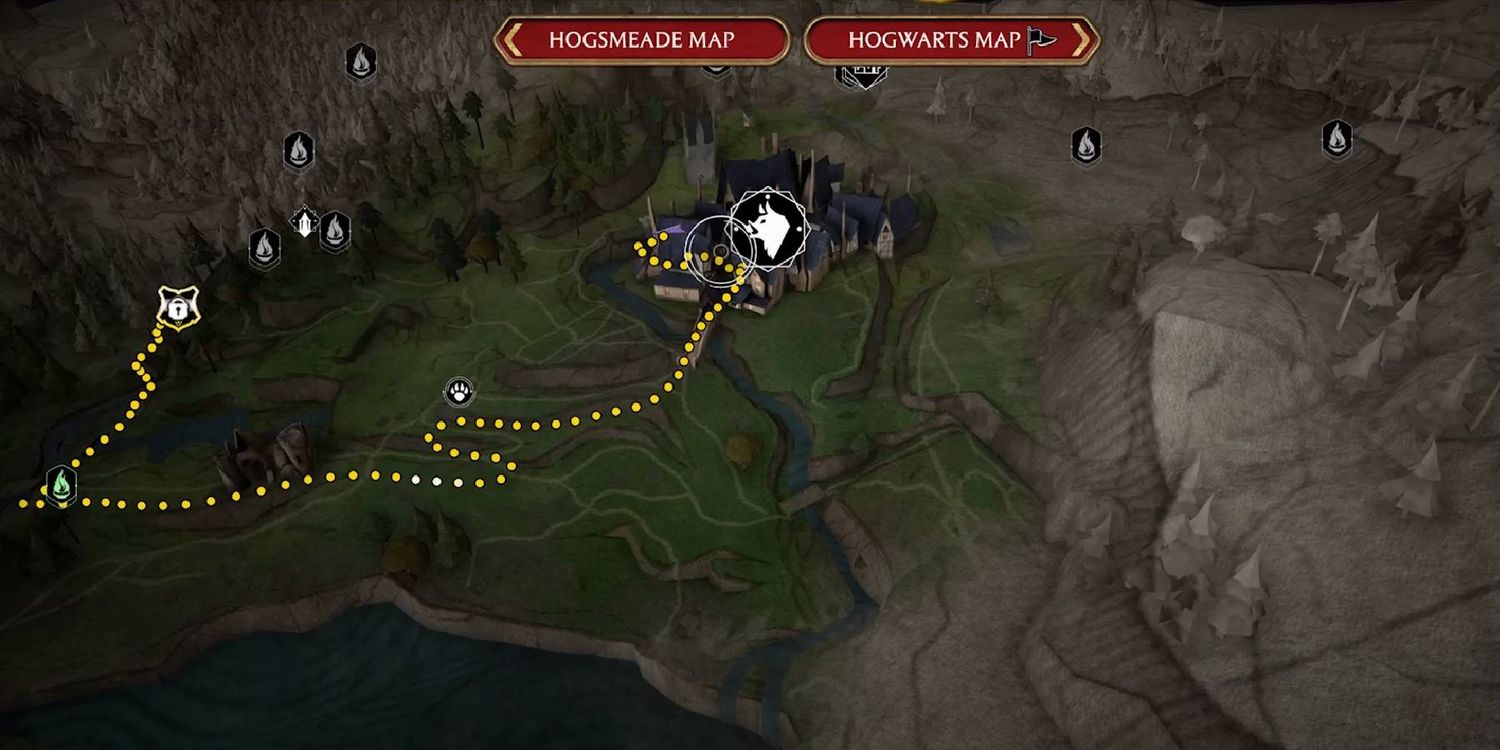
Task: Choose the large white beast quest marker
Action: [767, 232]
